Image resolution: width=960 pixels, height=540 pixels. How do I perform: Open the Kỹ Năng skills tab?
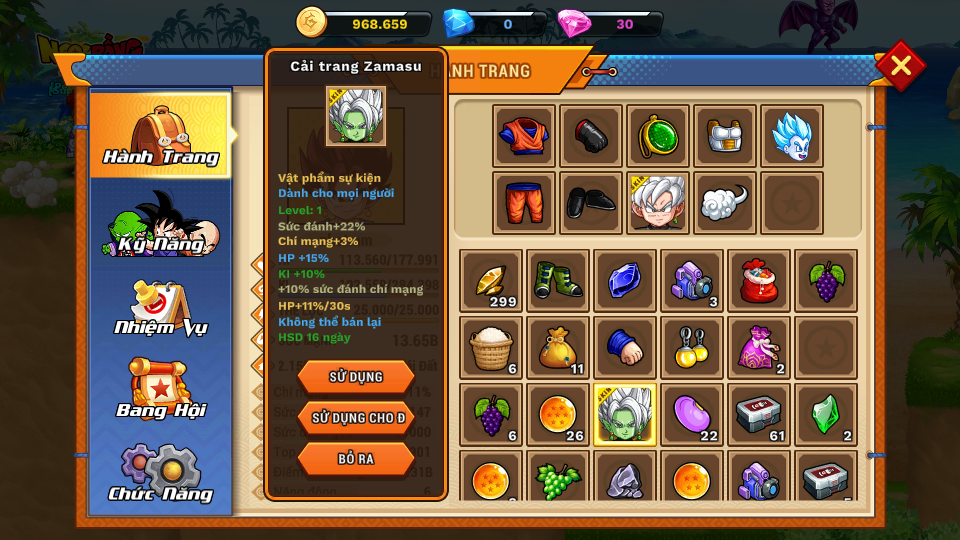click(x=160, y=222)
